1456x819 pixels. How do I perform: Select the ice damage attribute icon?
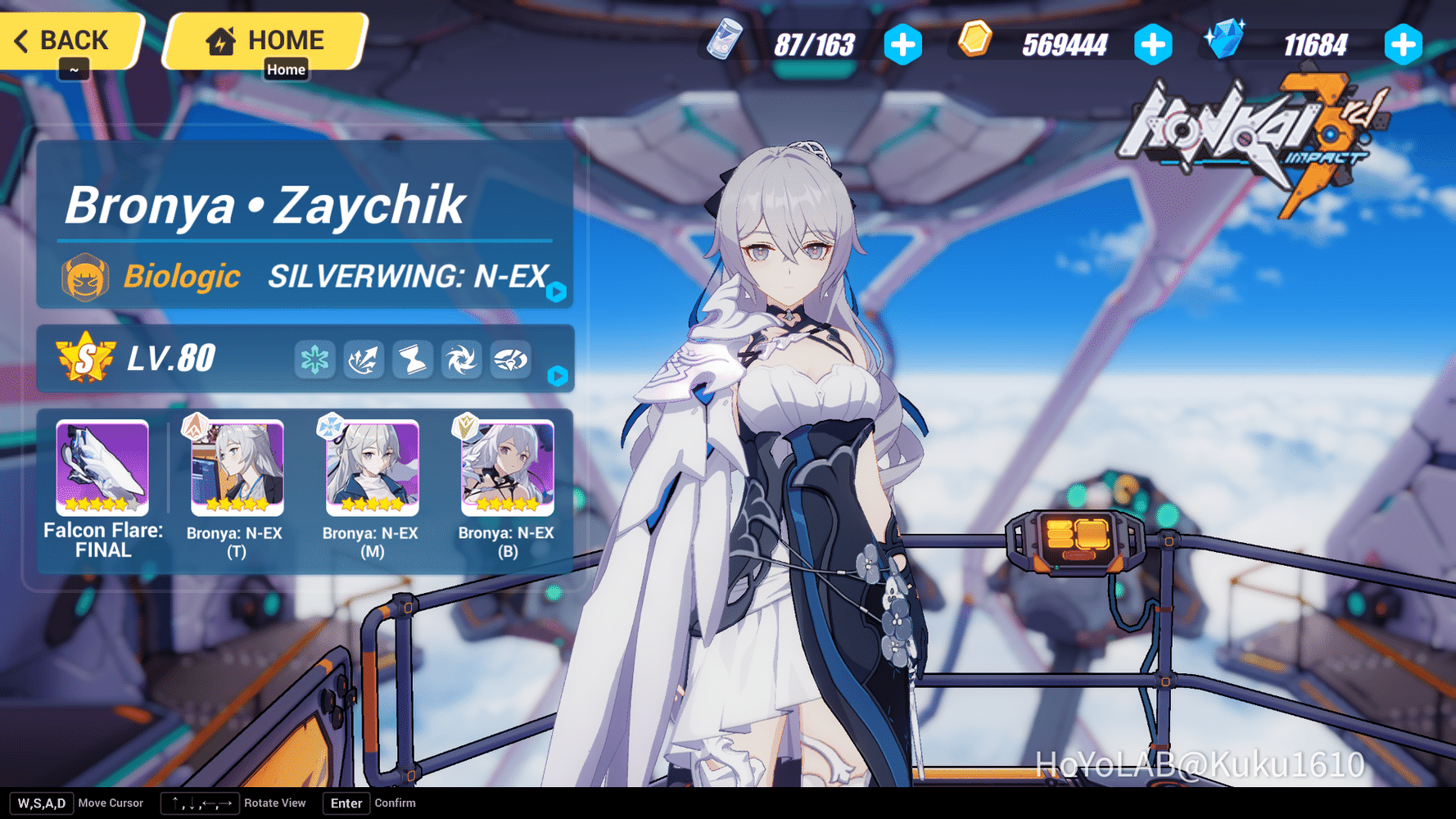coord(315,359)
